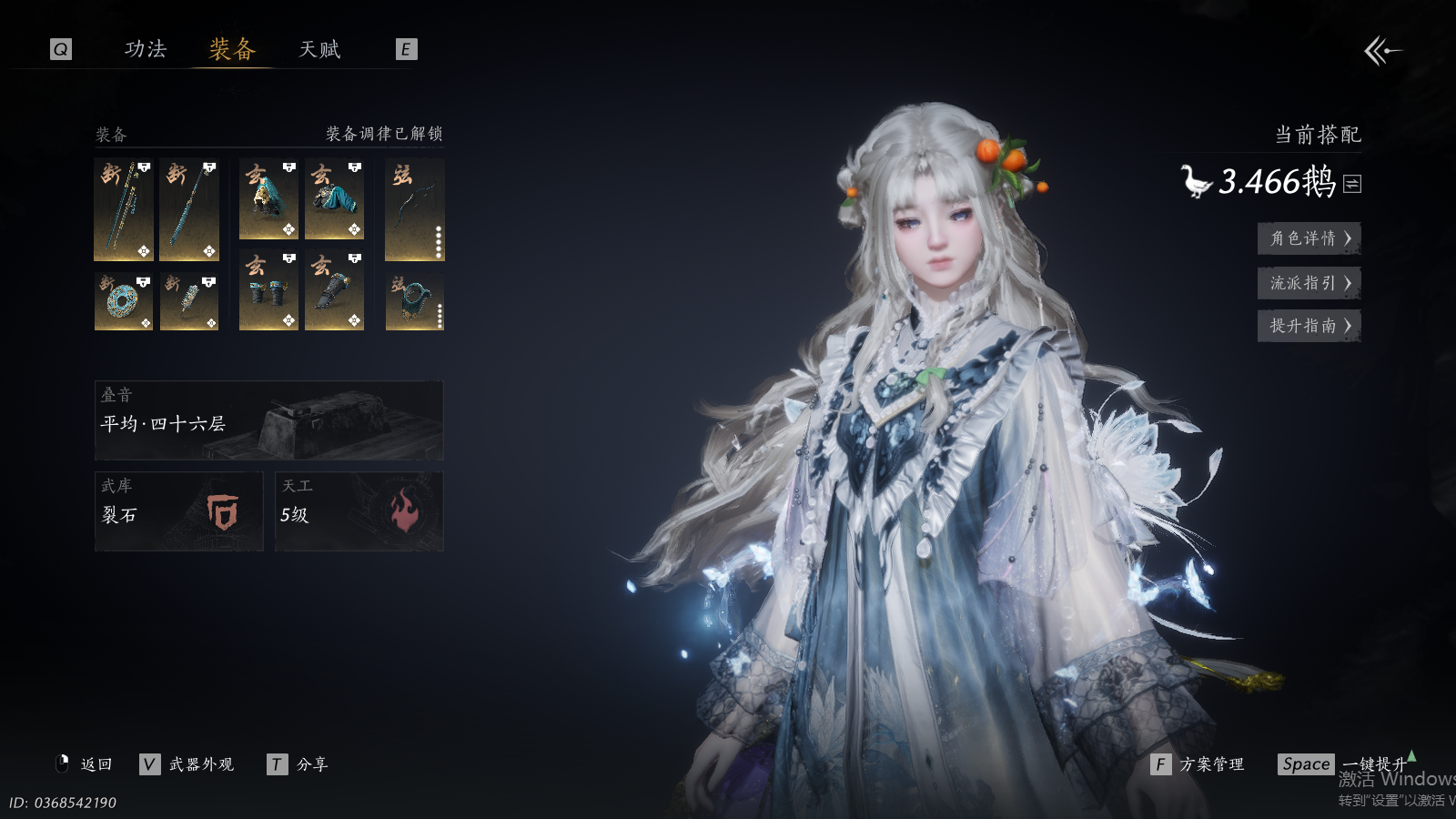Select the 装备 tab
This screenshot has width=1456, height=819.
[x=232, y=49]
